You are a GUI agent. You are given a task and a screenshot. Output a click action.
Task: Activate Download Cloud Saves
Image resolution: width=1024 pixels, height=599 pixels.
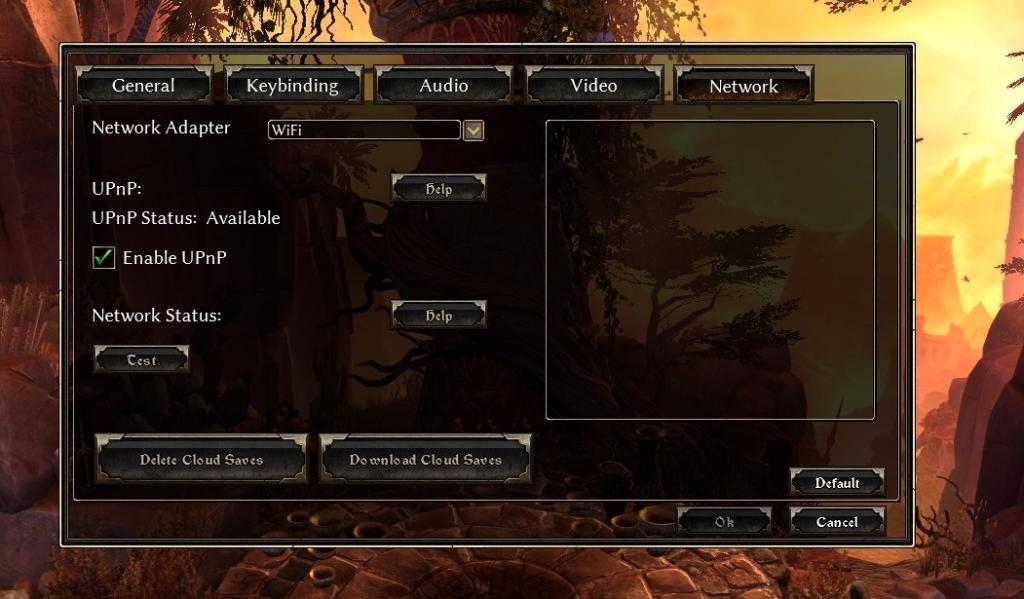(x=425, y=460)
